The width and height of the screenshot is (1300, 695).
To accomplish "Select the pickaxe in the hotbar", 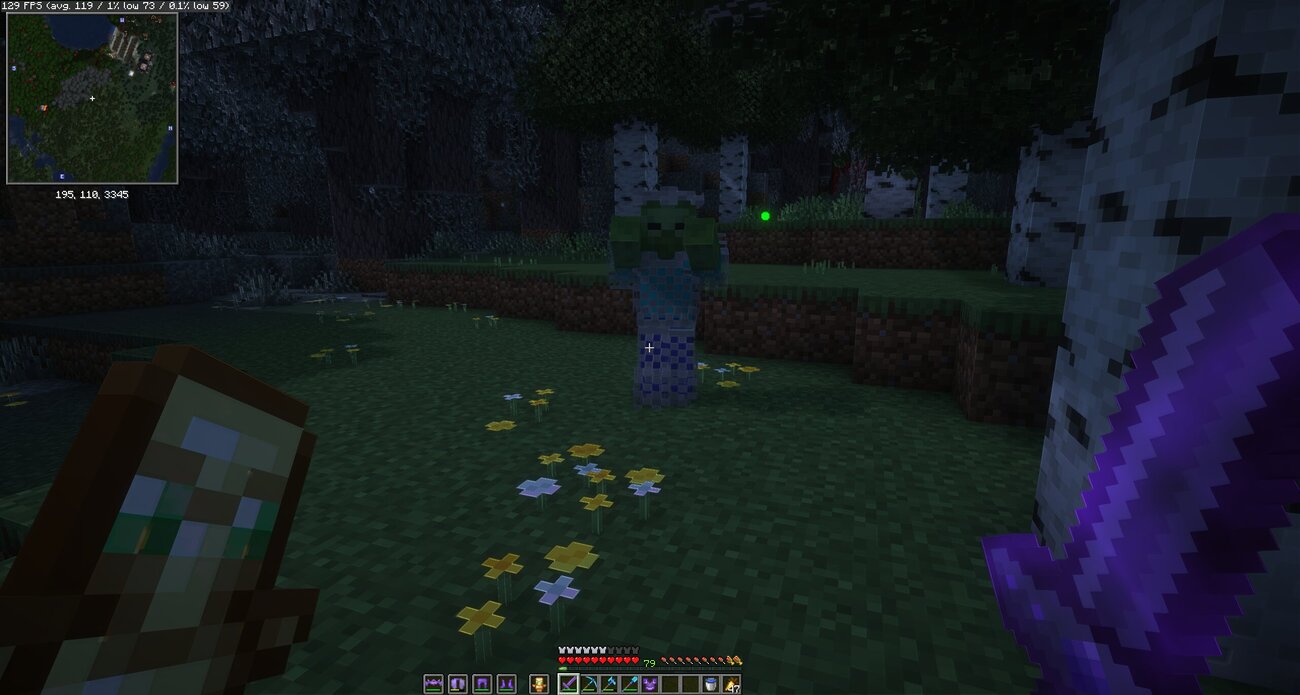I will click(x=588, y=684).
